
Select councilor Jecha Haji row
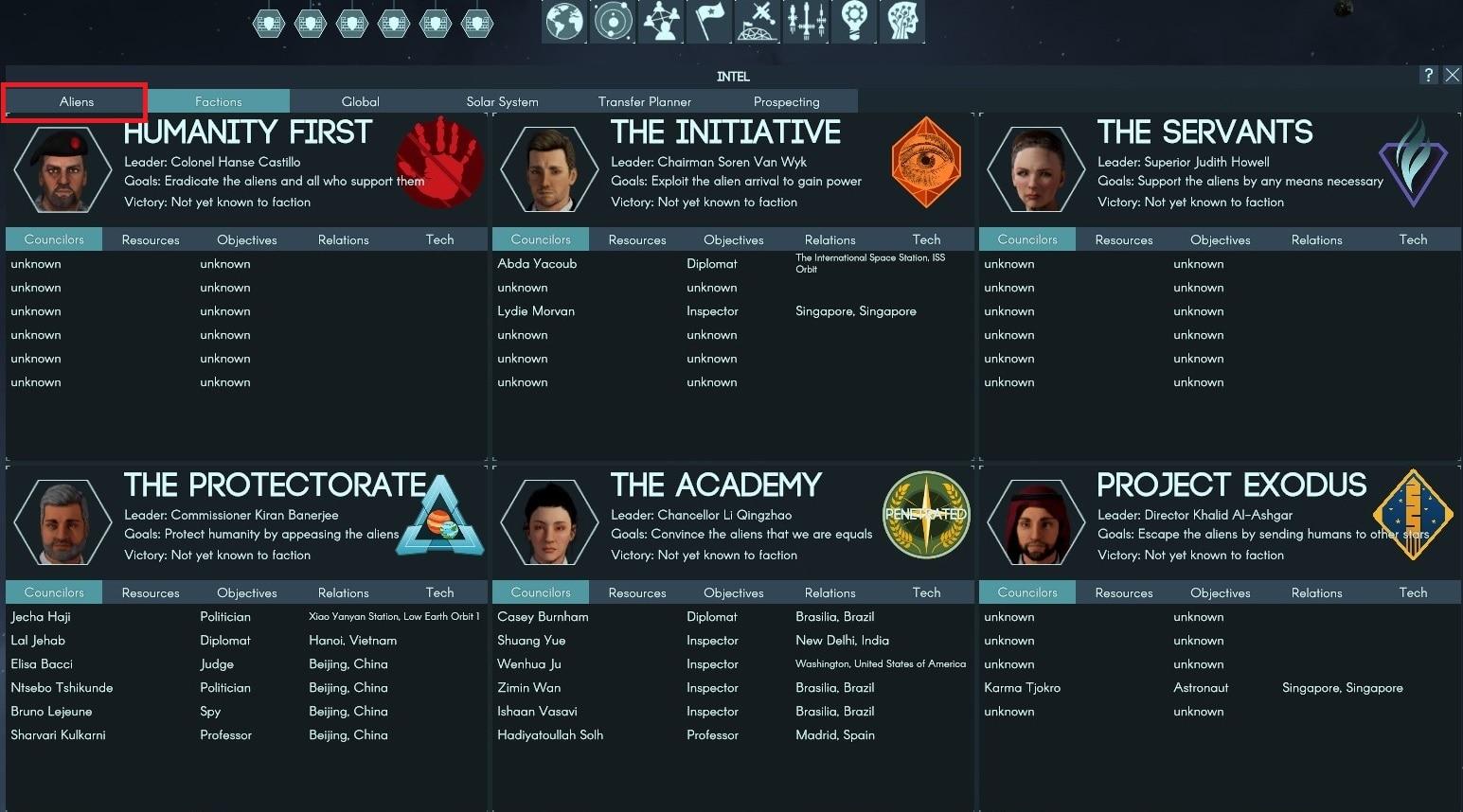click(41, 617)
